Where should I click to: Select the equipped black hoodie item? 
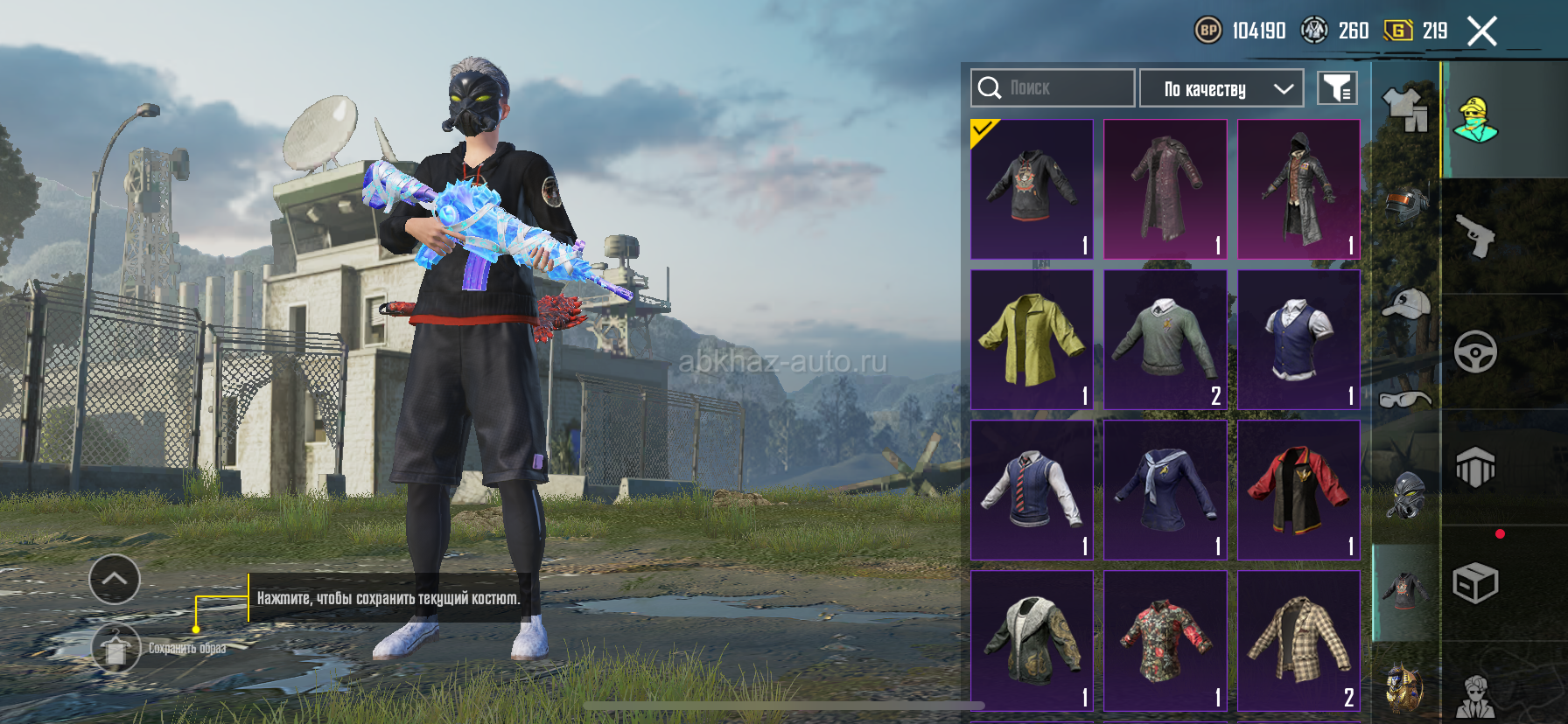click(1032, 189)
